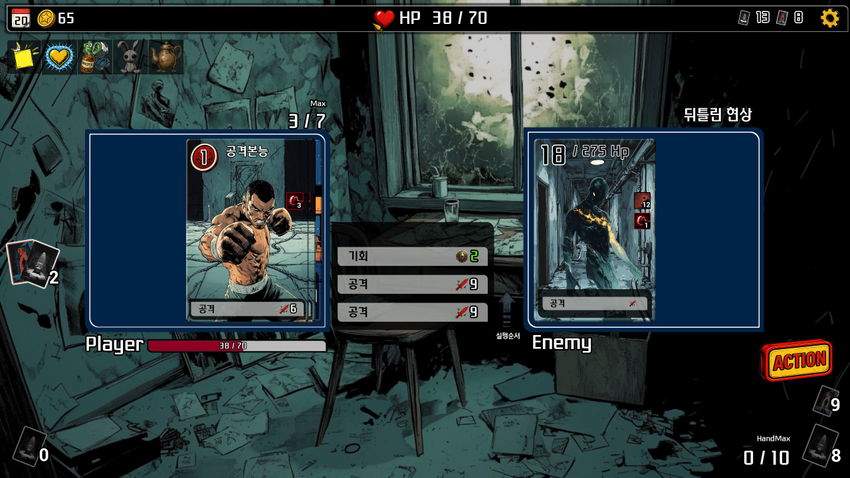The image size is (850, 478).
Task: Select the 공격본능 player card
Action: point(252,230)
